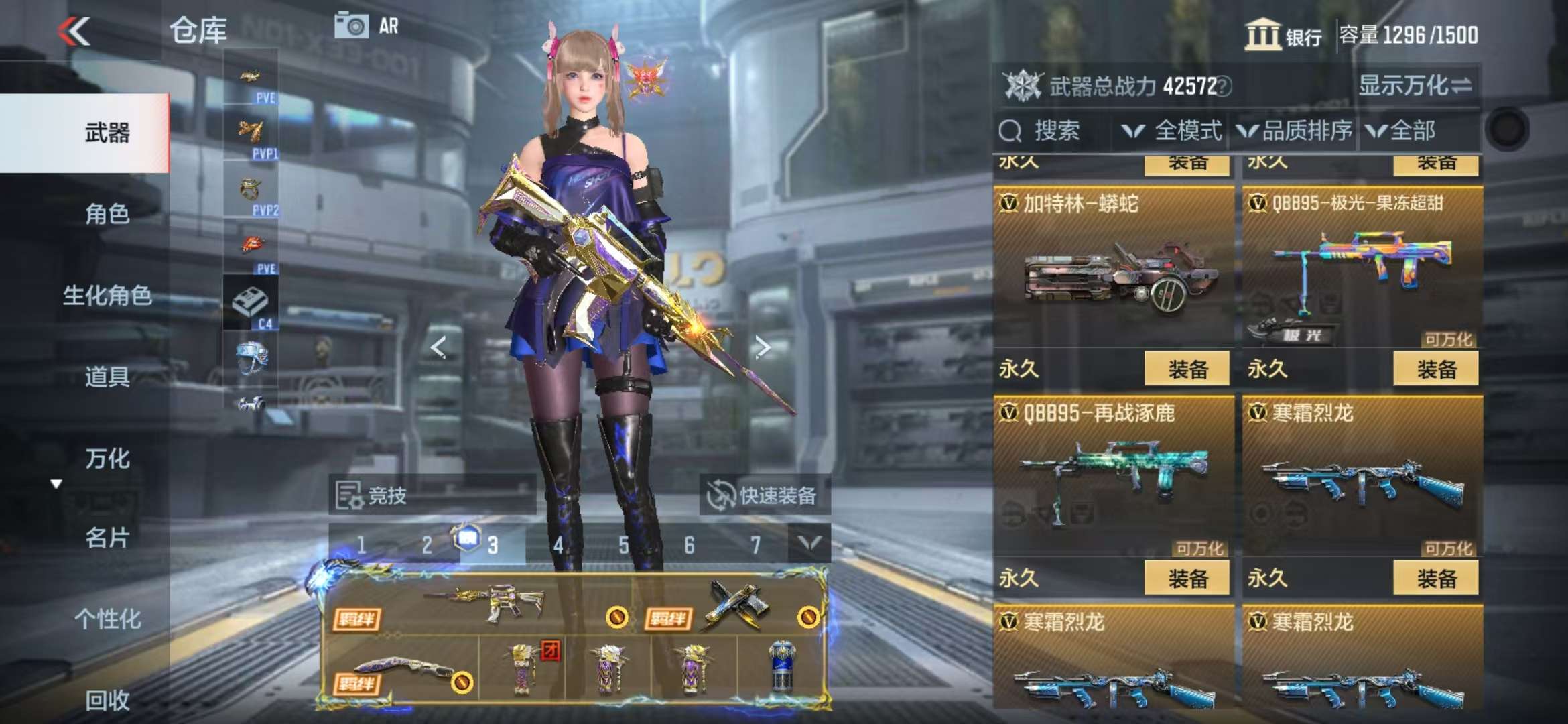1568x724 pixels.
Task: Go back with the double-arrow button
Action: coord(74,32)
